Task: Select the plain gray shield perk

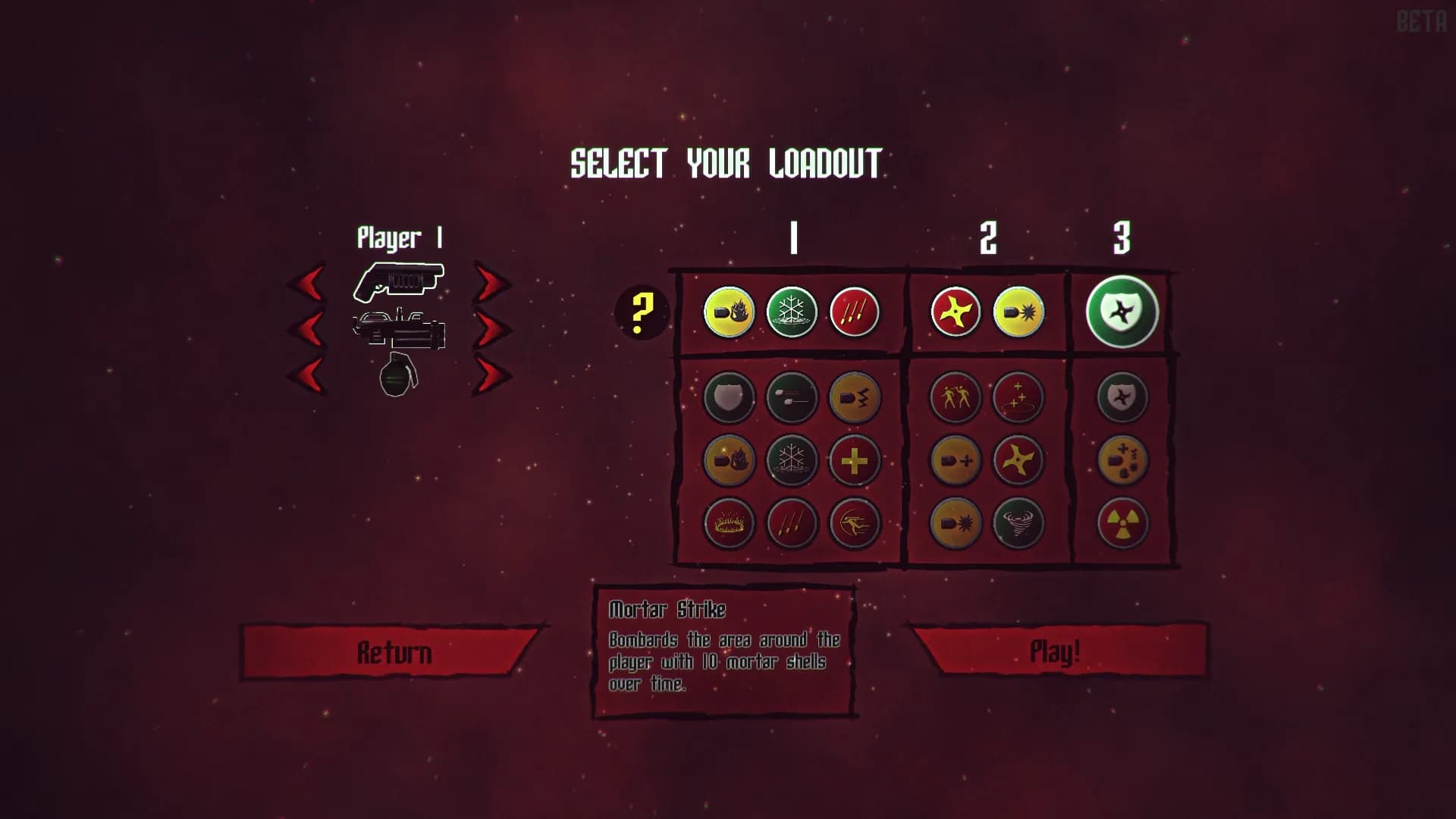Action: [729, 397]
